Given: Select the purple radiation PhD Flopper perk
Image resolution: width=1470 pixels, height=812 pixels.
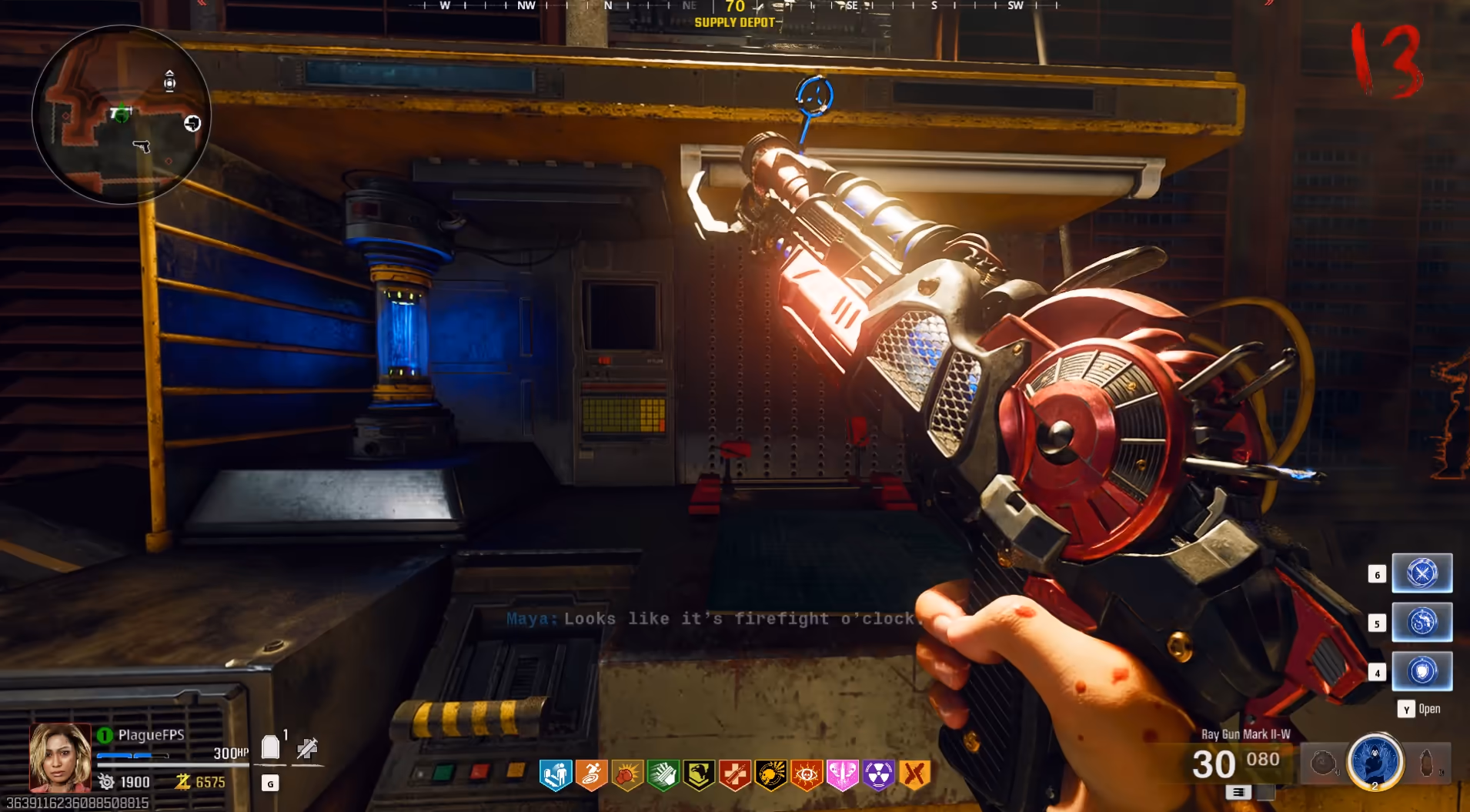Looking at the screenshot, I should click(878, 775).
